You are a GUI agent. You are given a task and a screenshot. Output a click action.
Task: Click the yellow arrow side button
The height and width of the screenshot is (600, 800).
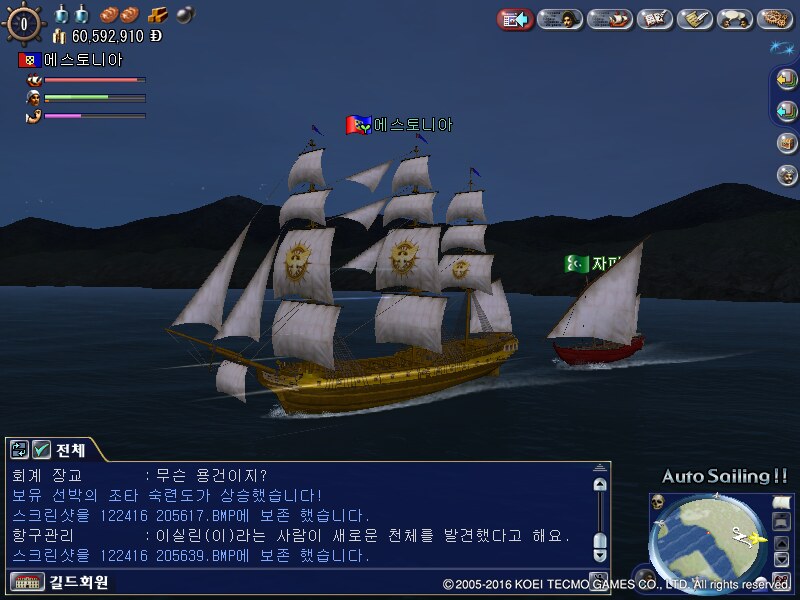coord(787,79)
